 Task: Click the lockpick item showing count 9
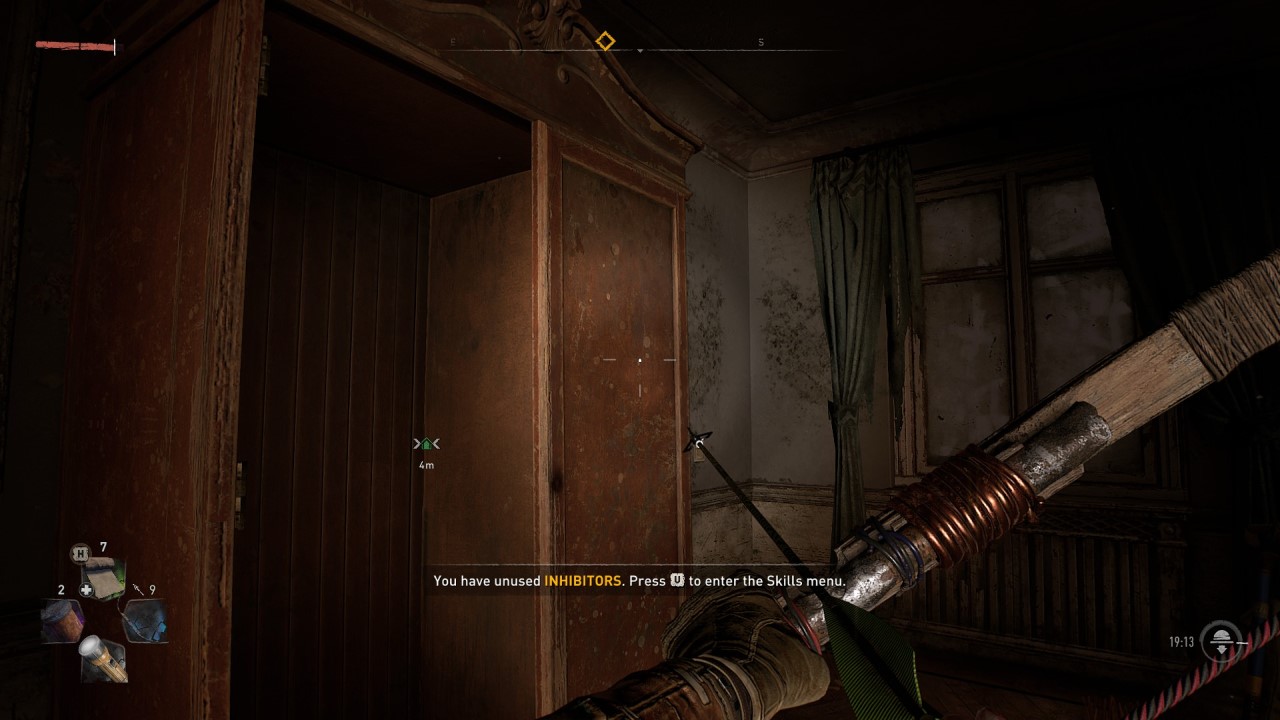(x=146, y=620)
